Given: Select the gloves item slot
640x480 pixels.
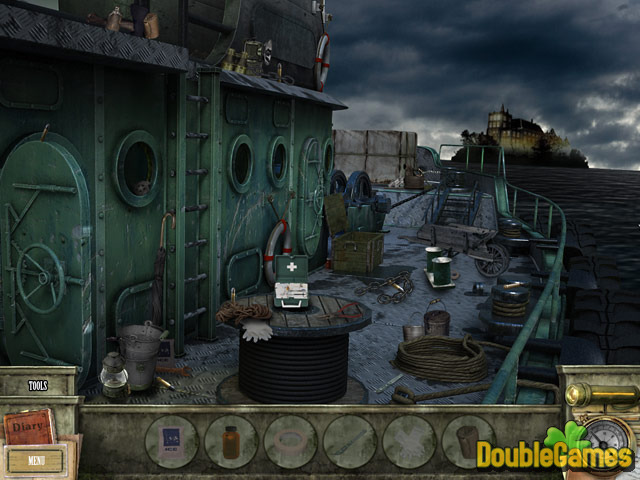Looking at the screenshot, I should (x=409, y=441).
